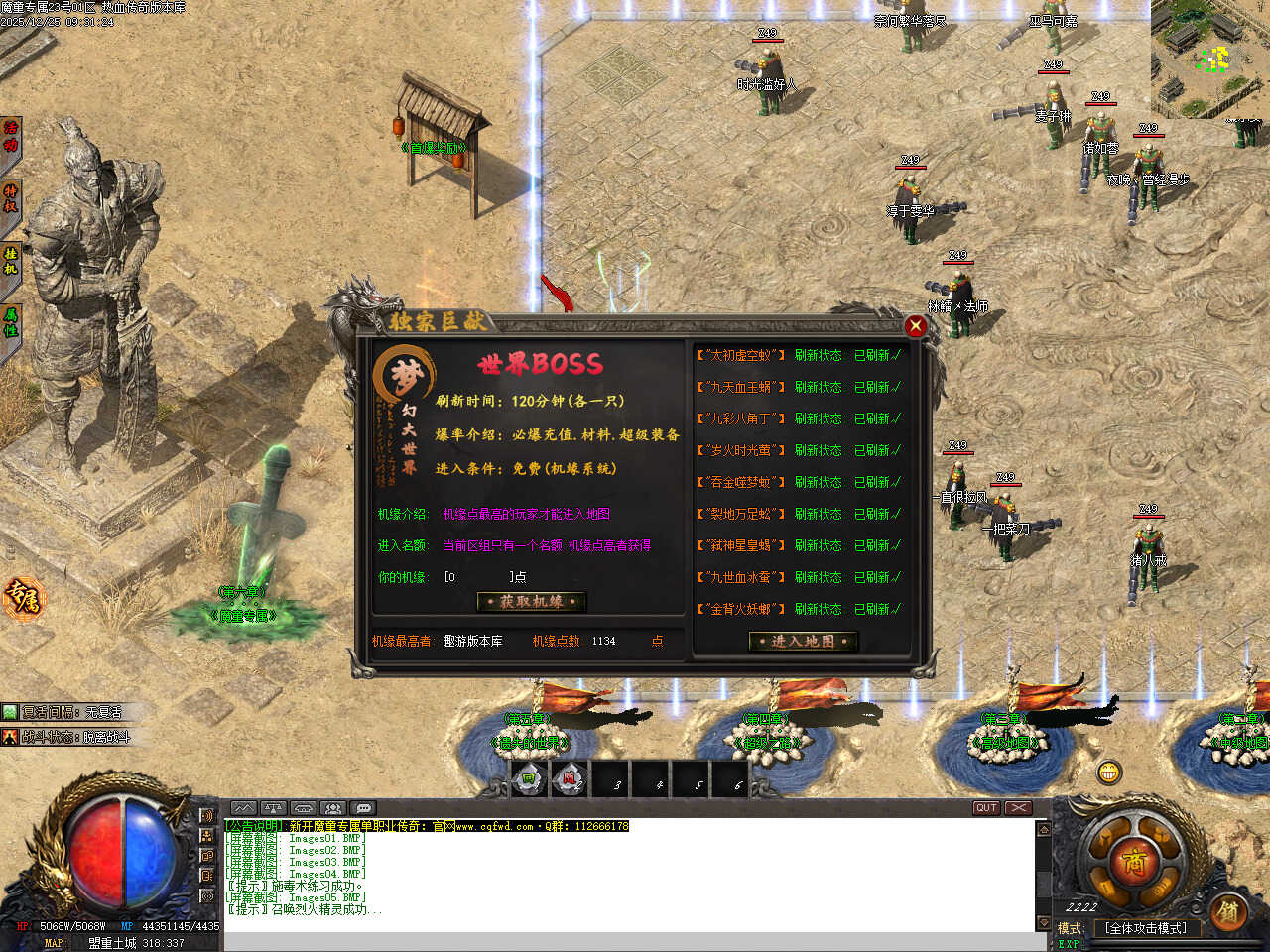The image size is (1270, 952).
Task: Click the 获取机缘 button
Action: point(531,602)
